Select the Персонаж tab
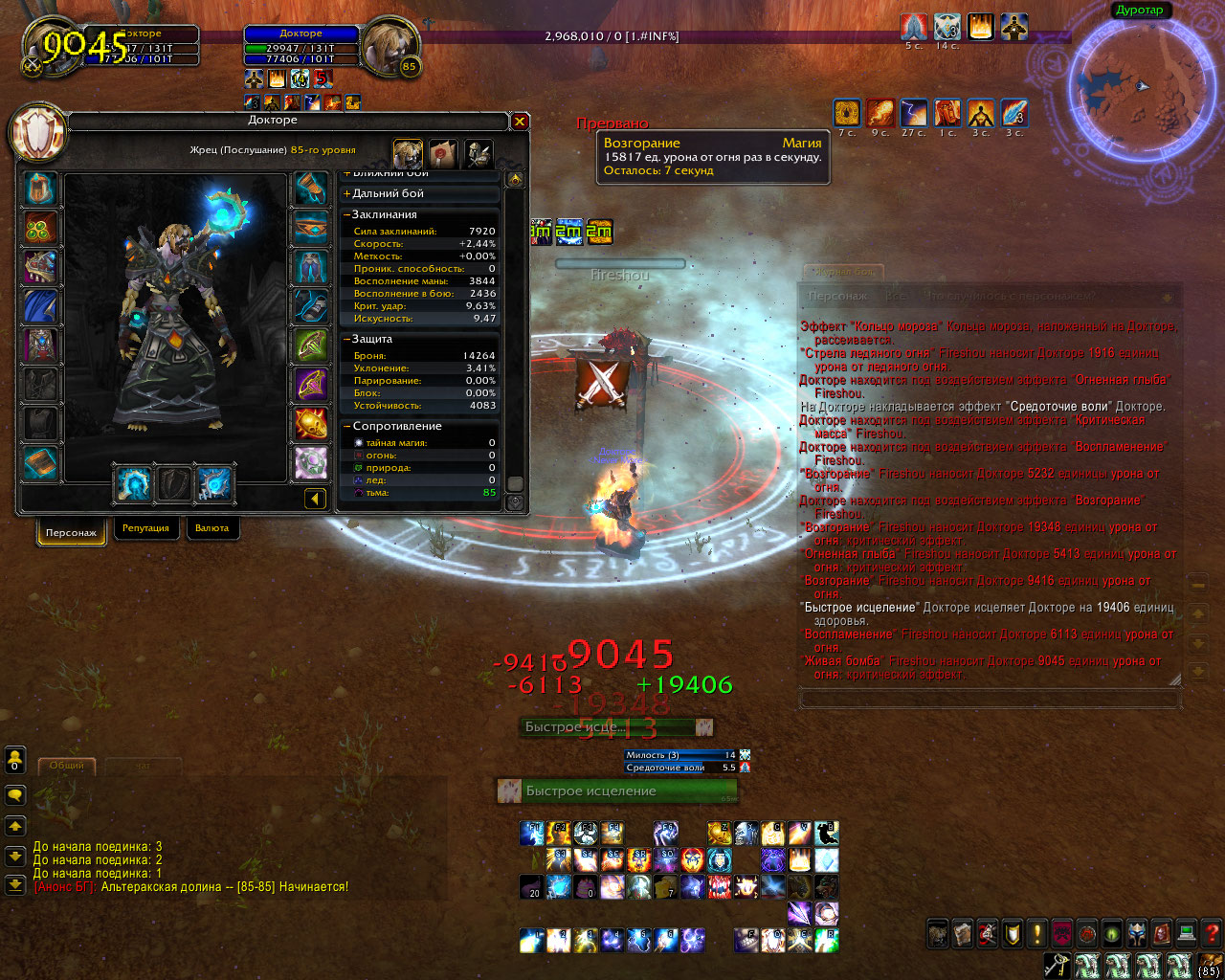 tap(71, 532)
